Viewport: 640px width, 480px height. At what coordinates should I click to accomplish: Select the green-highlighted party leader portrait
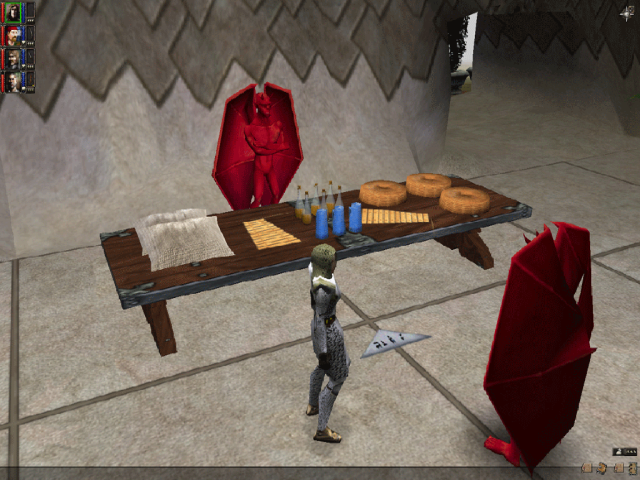13,12
